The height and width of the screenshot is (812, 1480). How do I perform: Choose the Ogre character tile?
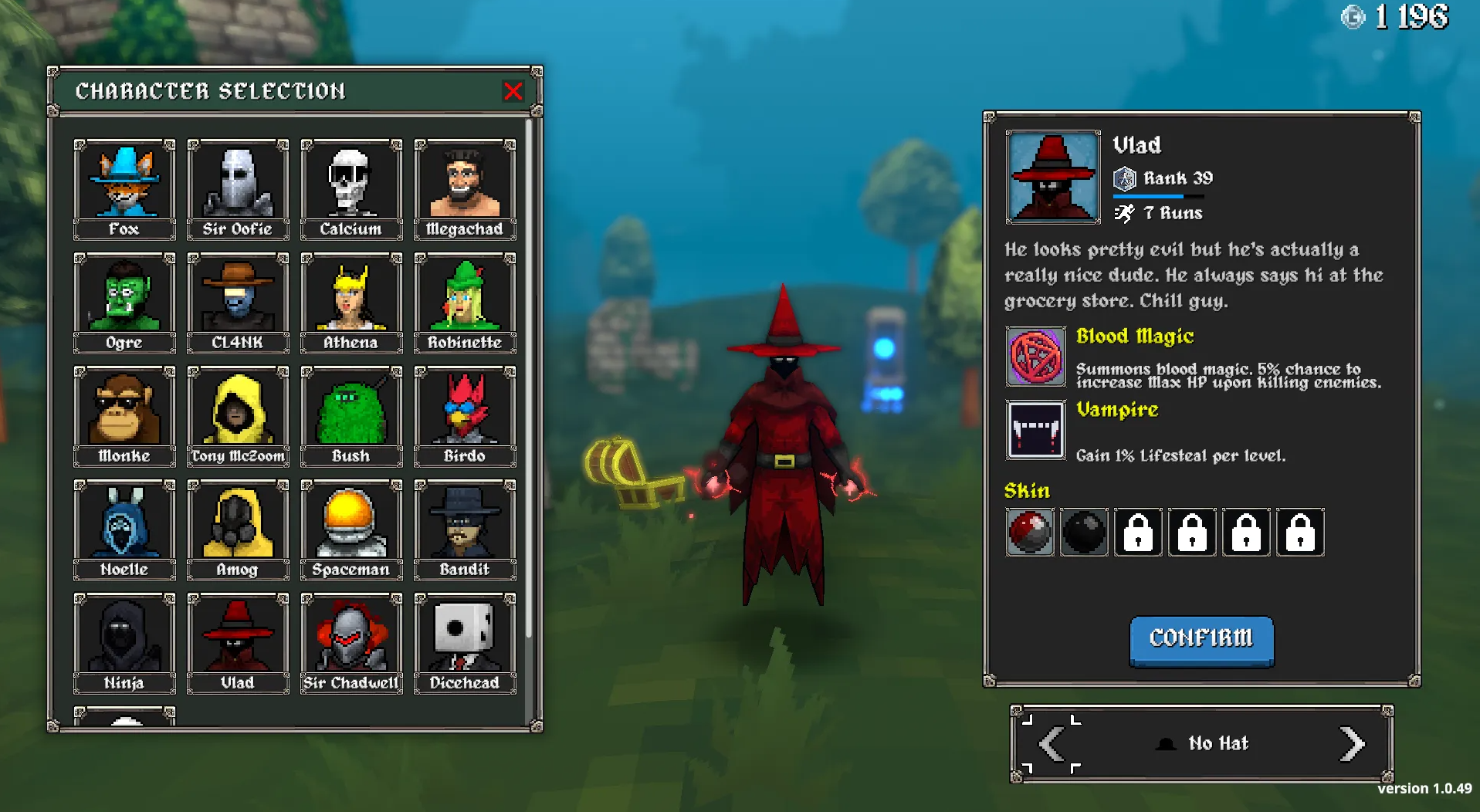tap(124, 302)
